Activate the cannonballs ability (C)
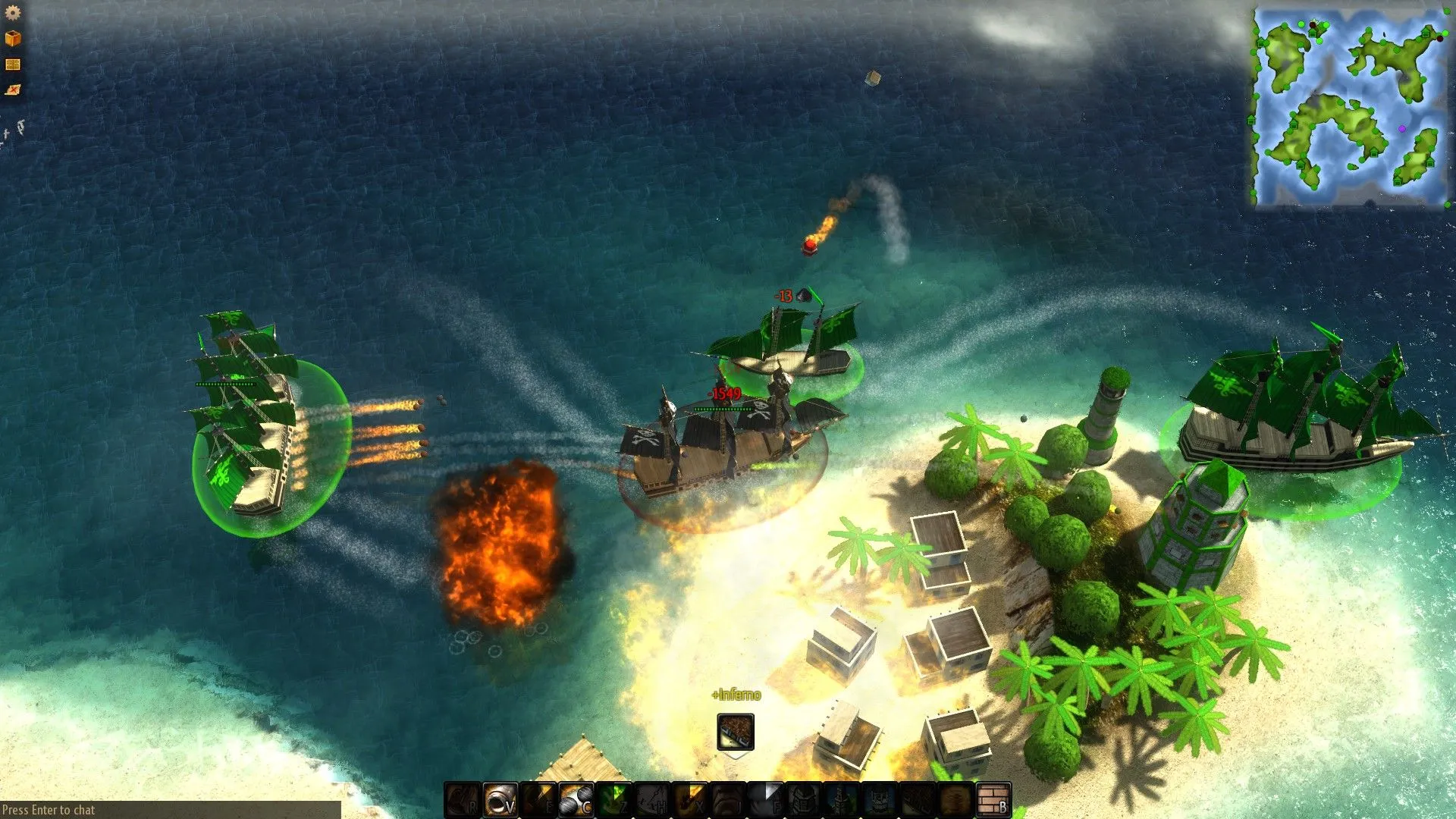 pos(576,800)
